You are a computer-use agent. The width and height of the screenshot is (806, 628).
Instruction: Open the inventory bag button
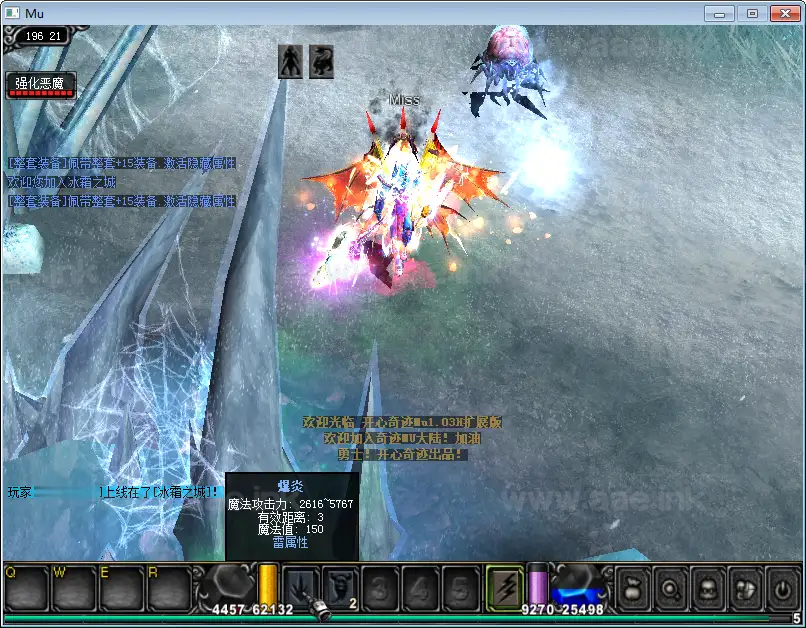pos(632,586)
